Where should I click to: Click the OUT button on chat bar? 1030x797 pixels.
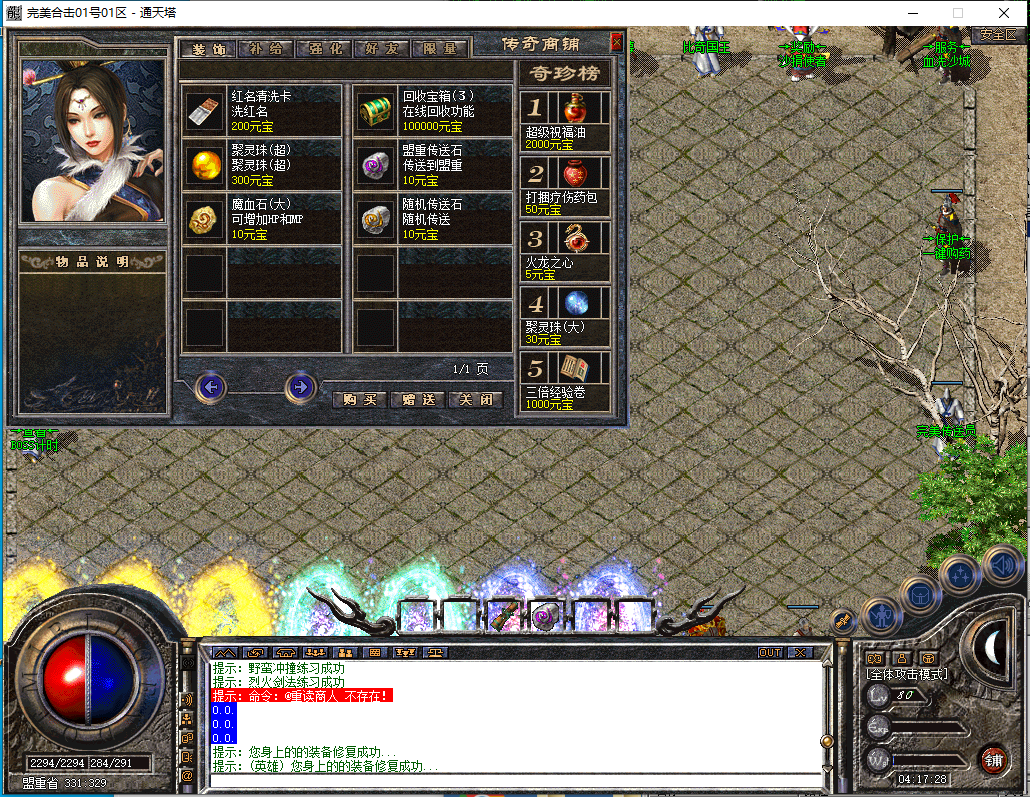769,652
